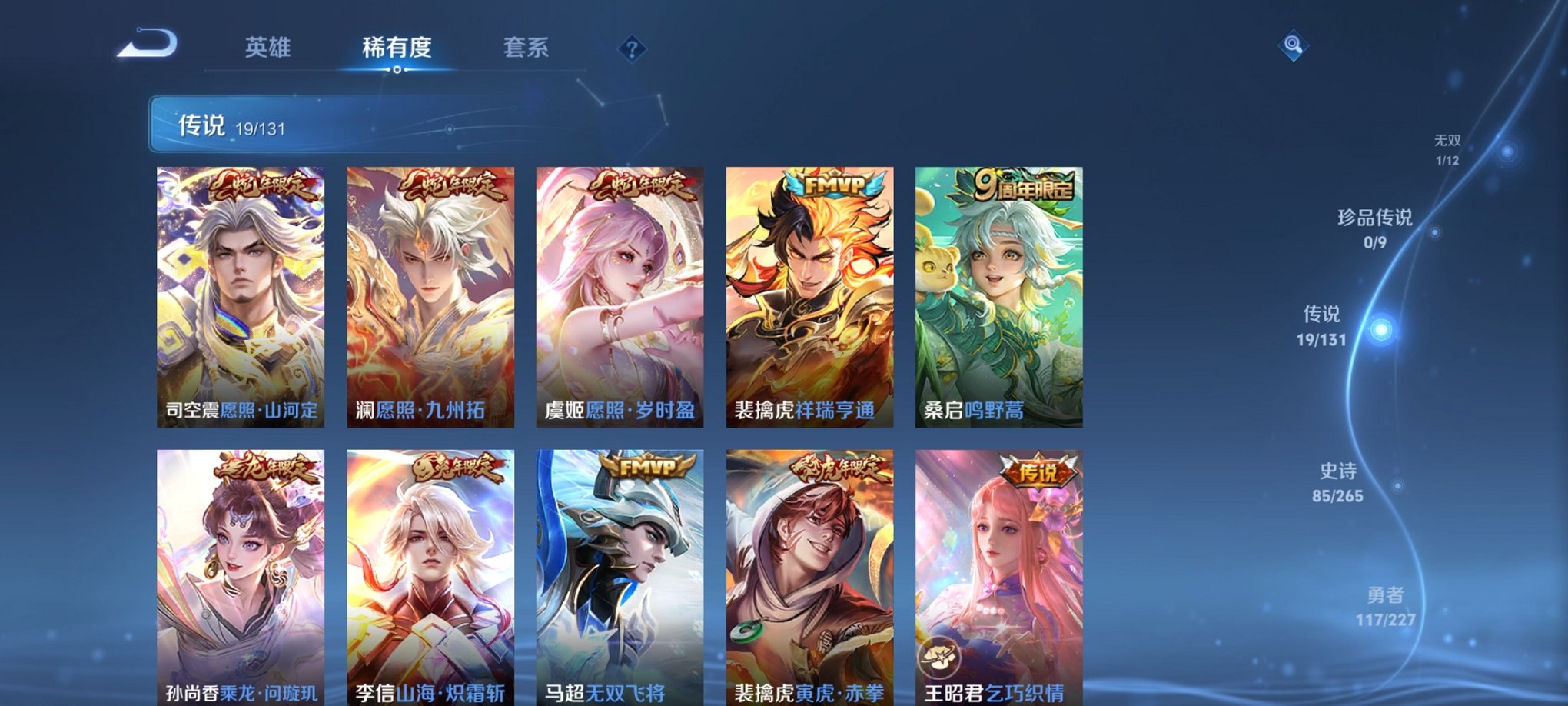This screenshot has width=1568, height=706.
Task: Switch to the 英雄 tab
Action: 267,48
